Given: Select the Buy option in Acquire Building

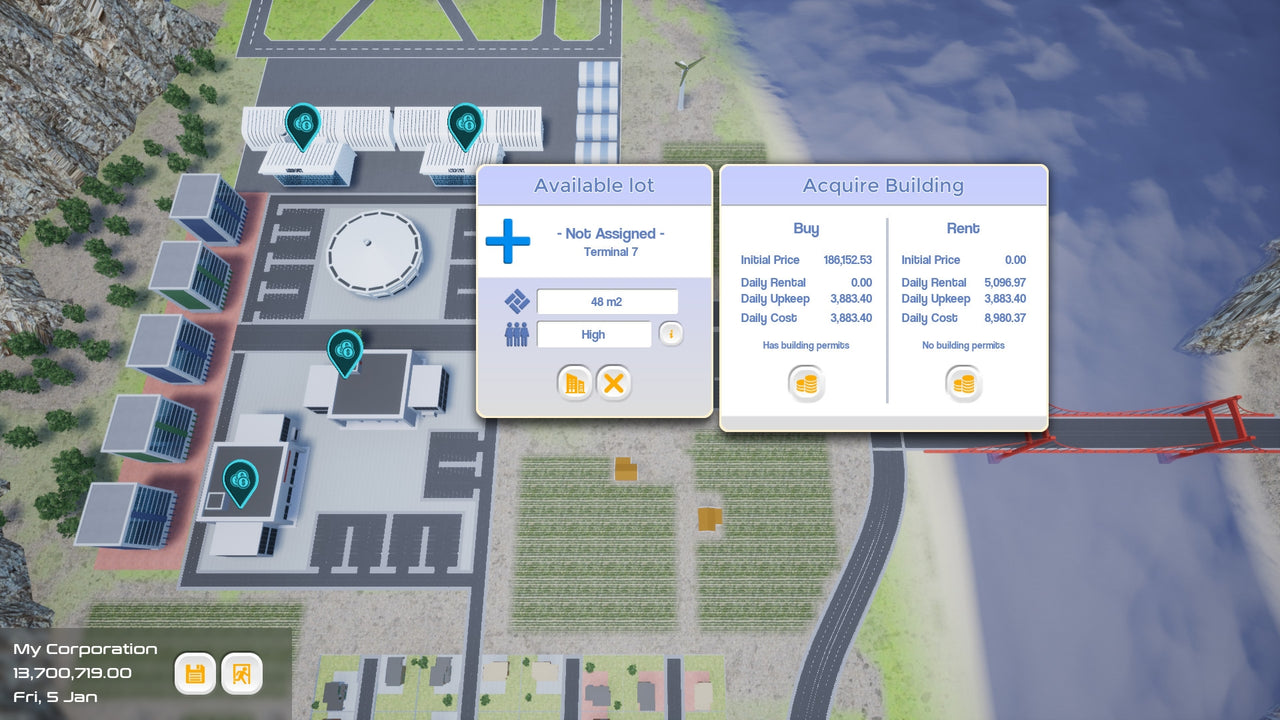Looking at the screenshot, I should 806,228.
